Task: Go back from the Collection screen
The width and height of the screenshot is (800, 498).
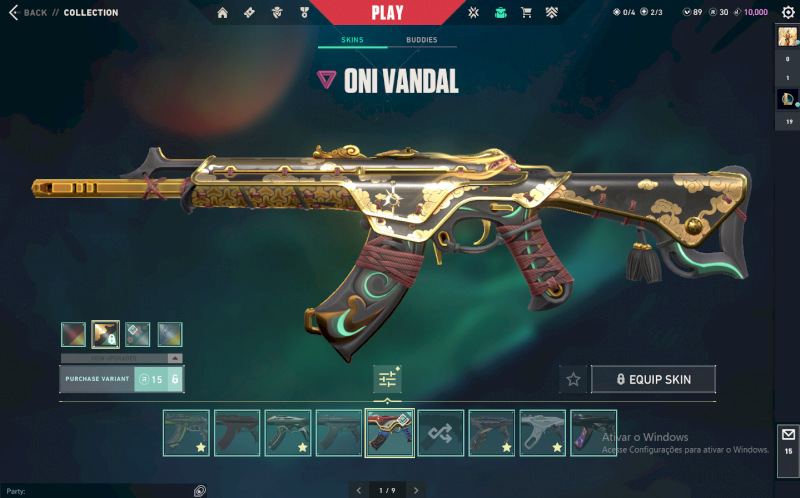Action: (29, 13)
